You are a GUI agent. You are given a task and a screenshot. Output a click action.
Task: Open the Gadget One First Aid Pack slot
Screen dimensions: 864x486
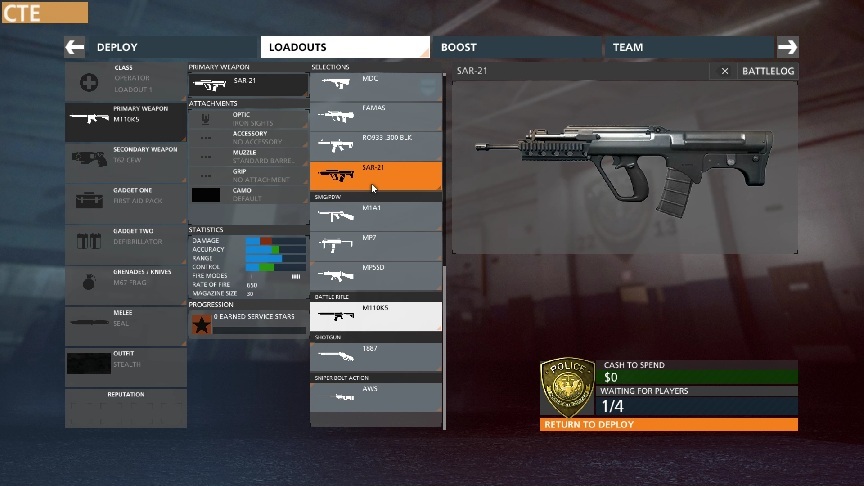[126, 199]
